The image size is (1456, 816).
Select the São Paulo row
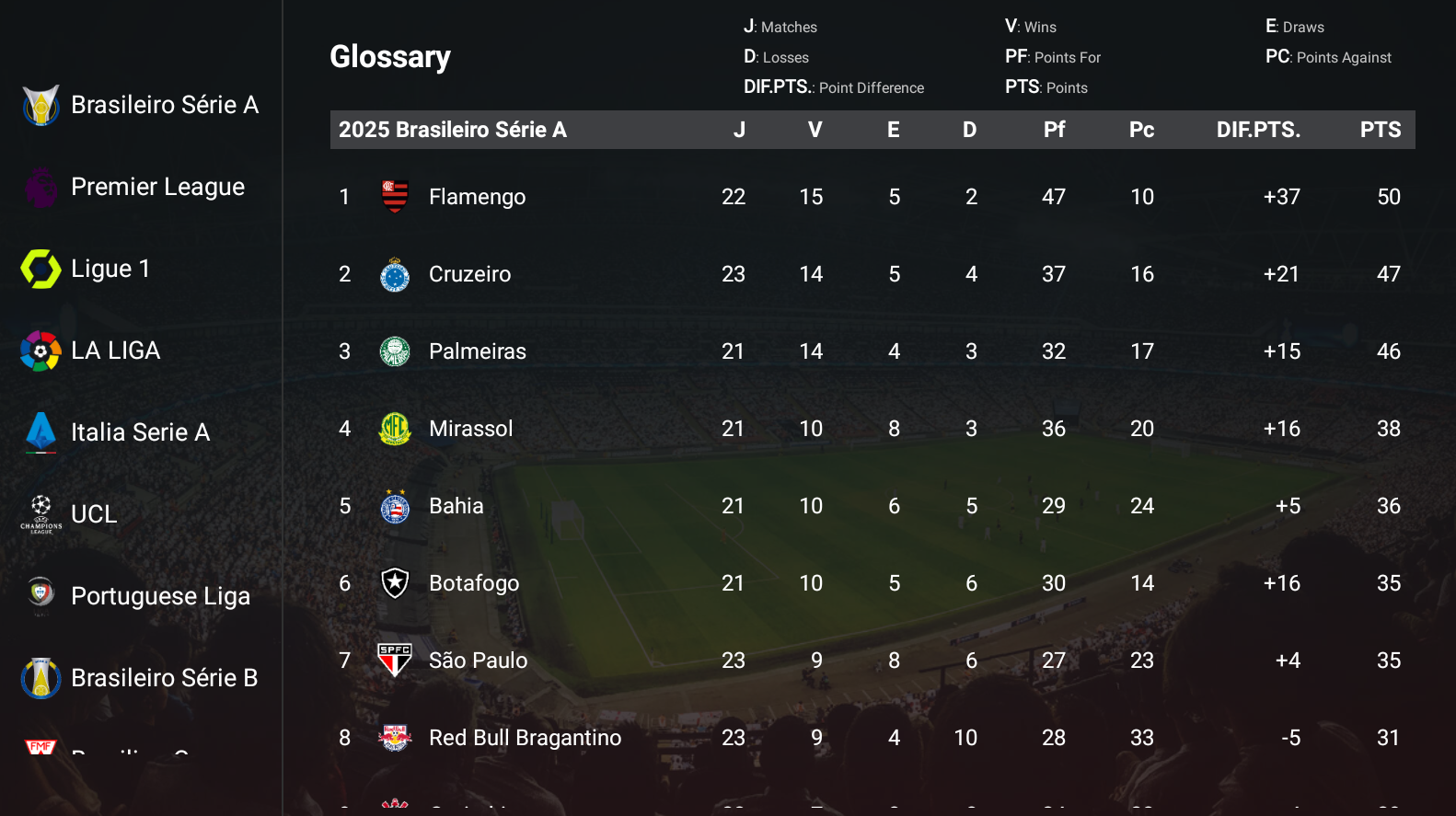click(478, 661)
